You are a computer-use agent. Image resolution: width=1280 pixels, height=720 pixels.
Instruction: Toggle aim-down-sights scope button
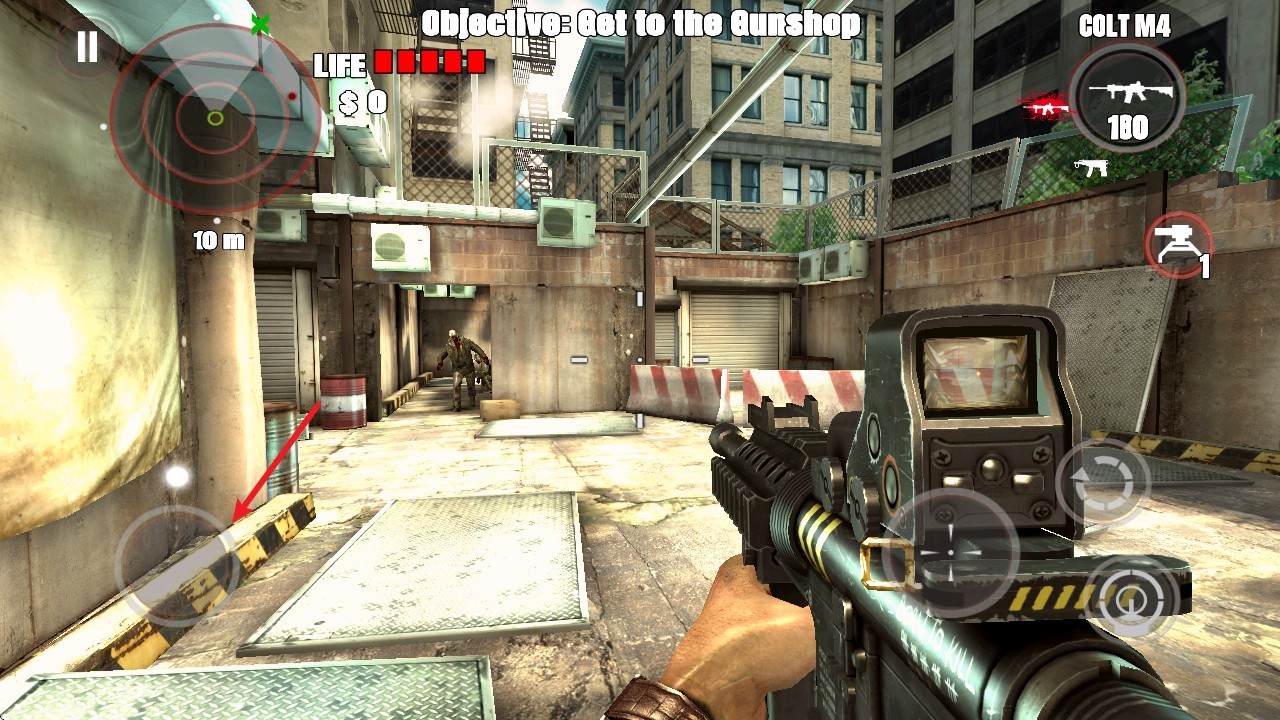[x=1133, y=597]
